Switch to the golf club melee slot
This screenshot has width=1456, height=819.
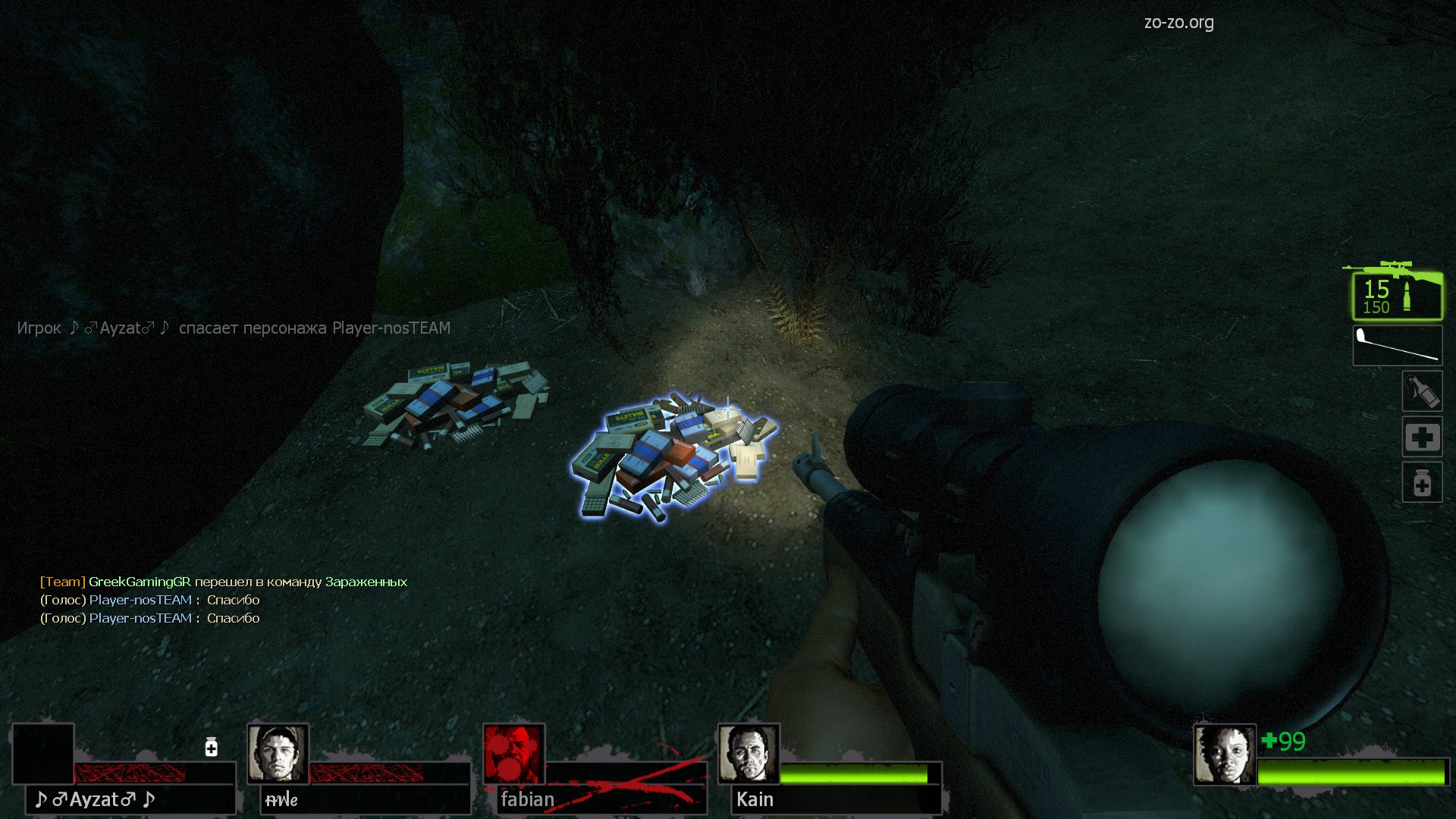tap(1397, 346)
